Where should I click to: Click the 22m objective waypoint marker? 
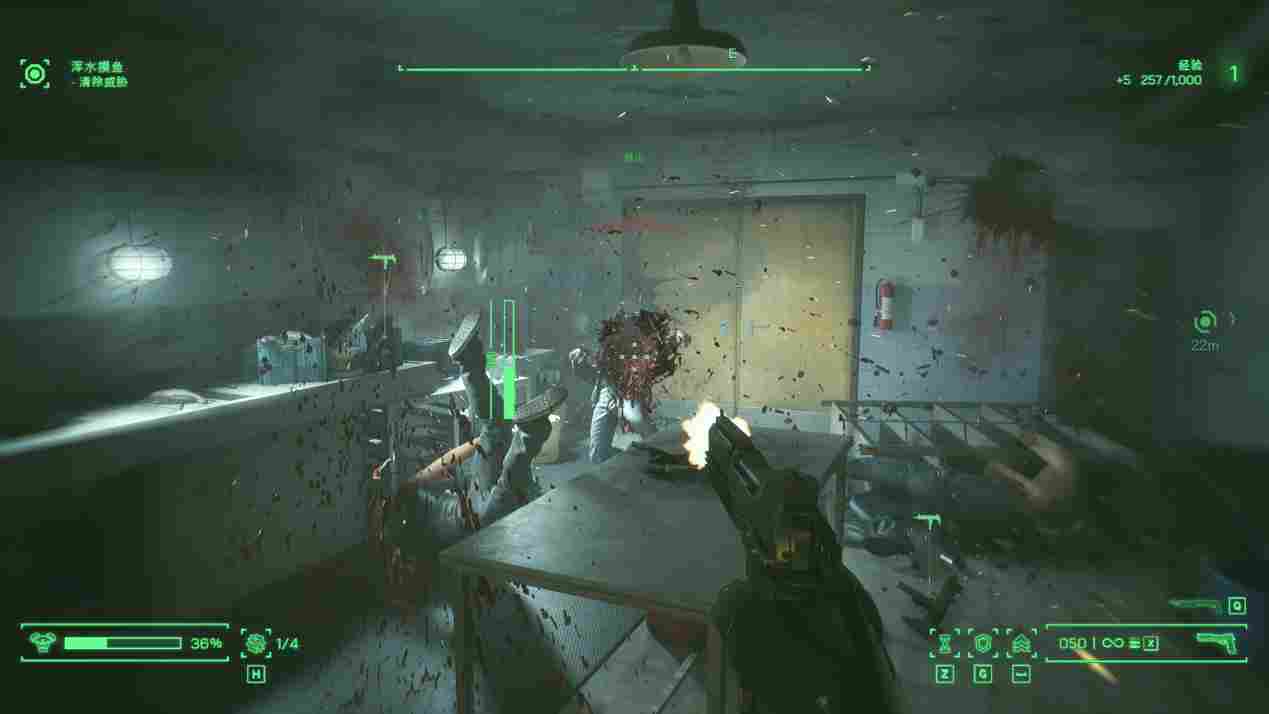pyautogui.click(x=1205, y=322)
